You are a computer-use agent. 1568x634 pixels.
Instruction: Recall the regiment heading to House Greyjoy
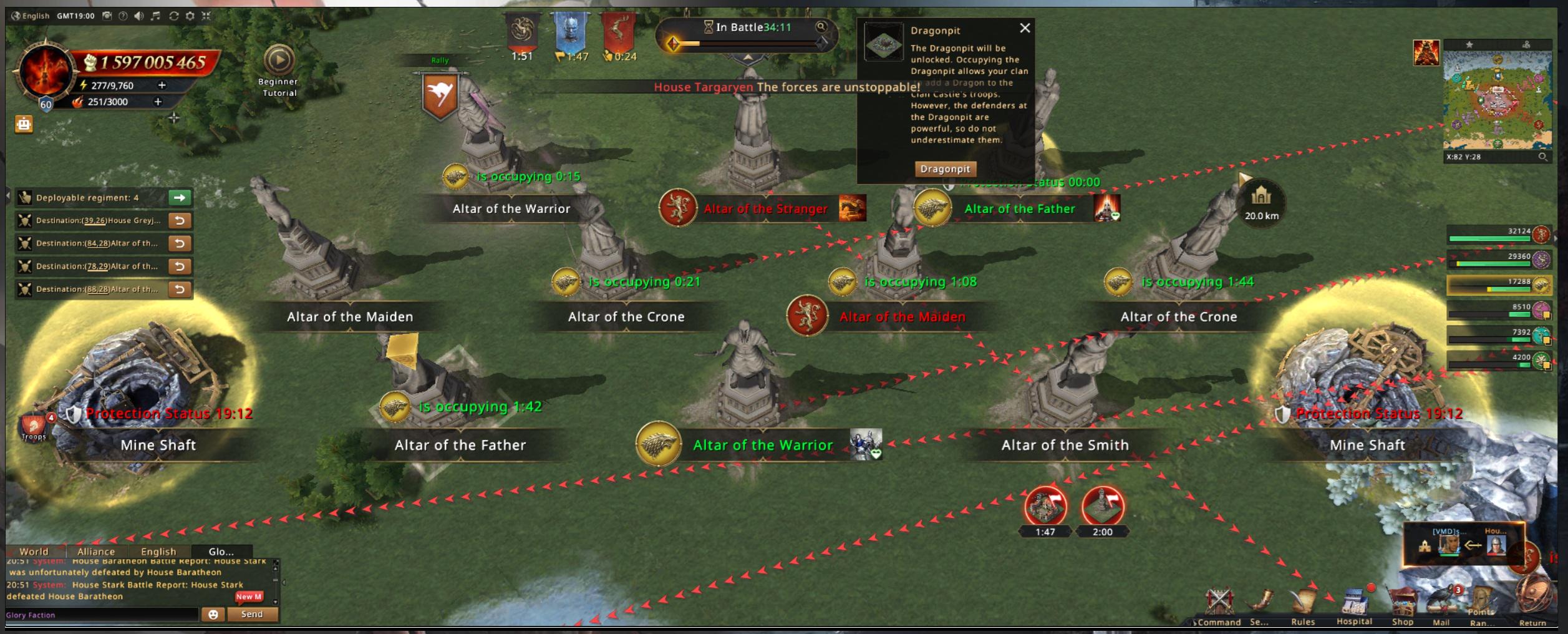click(180, 220)
